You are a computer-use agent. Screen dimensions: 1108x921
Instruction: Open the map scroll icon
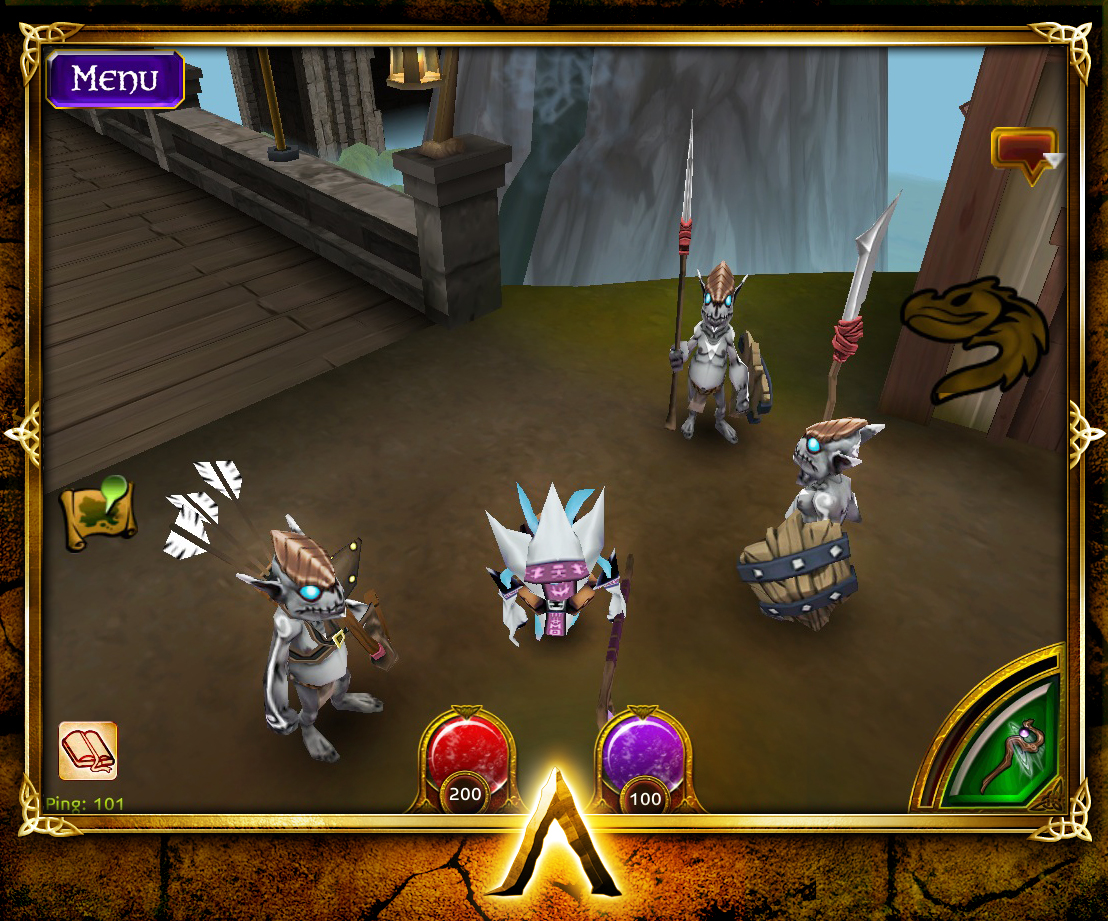pyautogui.click(x=98, y=514)
